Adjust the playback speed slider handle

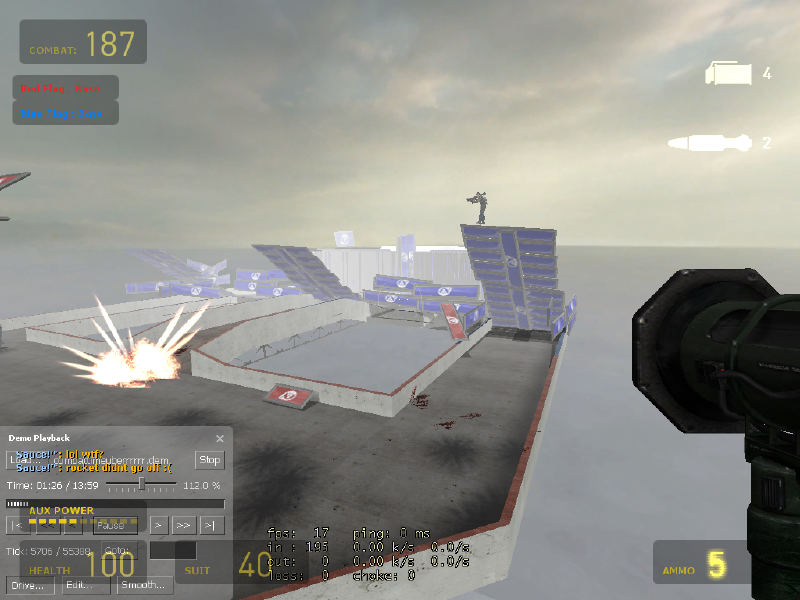click(x=142, y=484)
